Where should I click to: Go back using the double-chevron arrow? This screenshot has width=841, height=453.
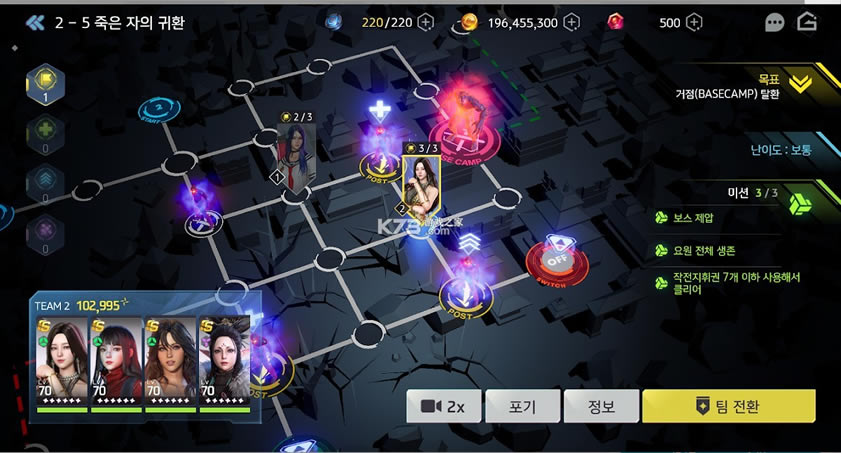click(x=37, y=21)
